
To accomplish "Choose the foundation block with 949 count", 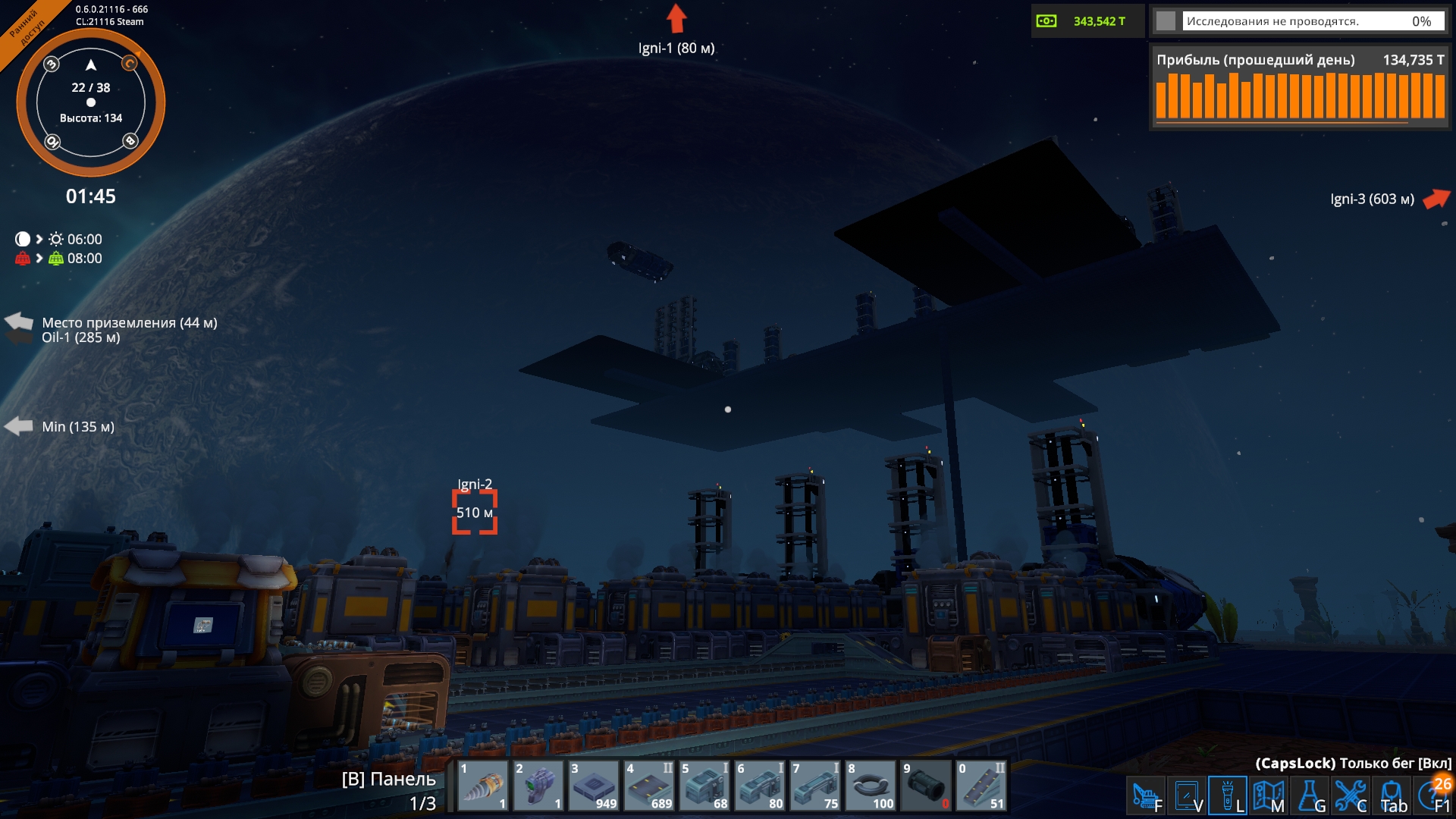I will [x=594, y=786].
